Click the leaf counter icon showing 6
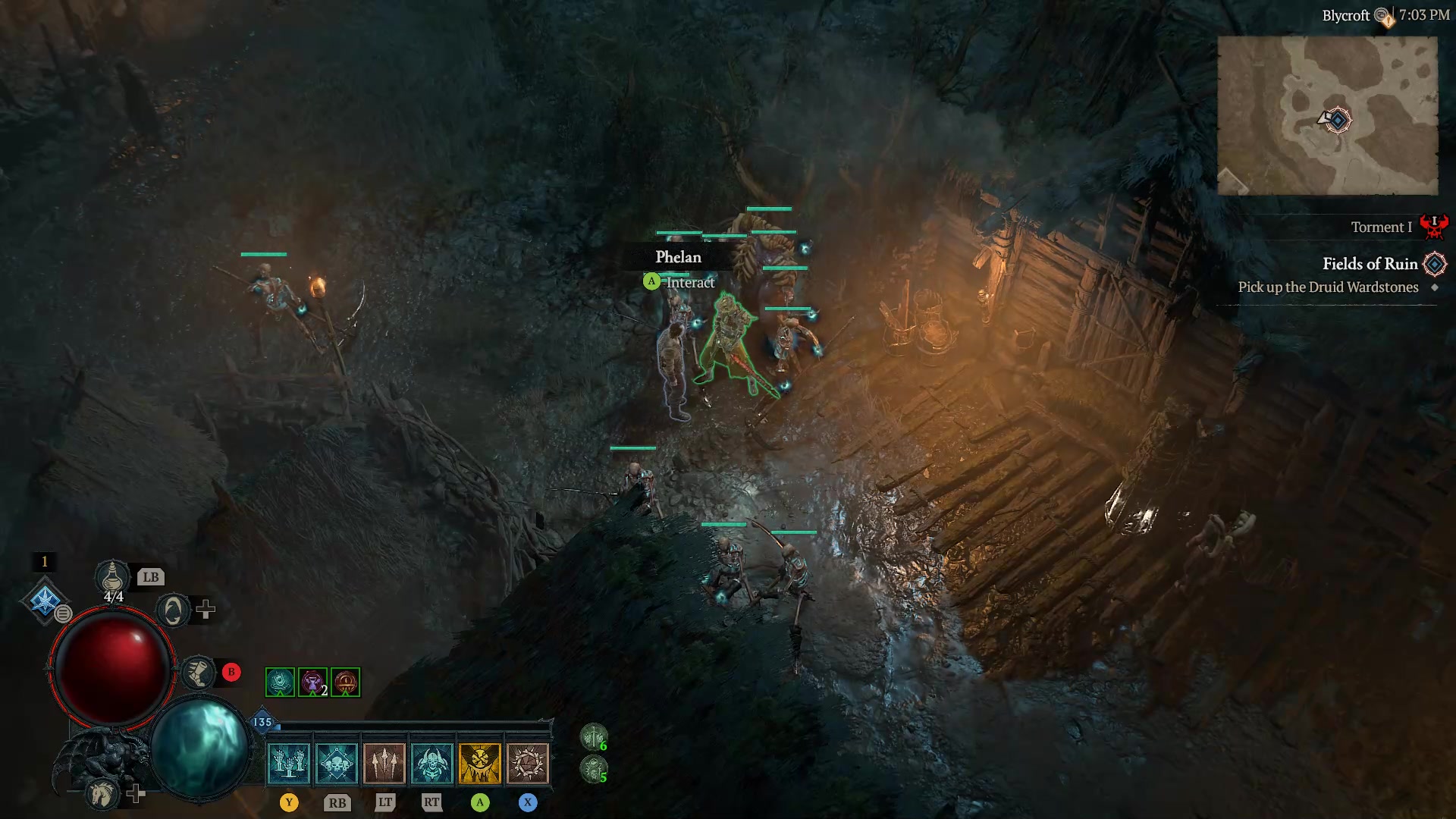The width and height of the screenshot is (1456, 819). coord(595,736)
